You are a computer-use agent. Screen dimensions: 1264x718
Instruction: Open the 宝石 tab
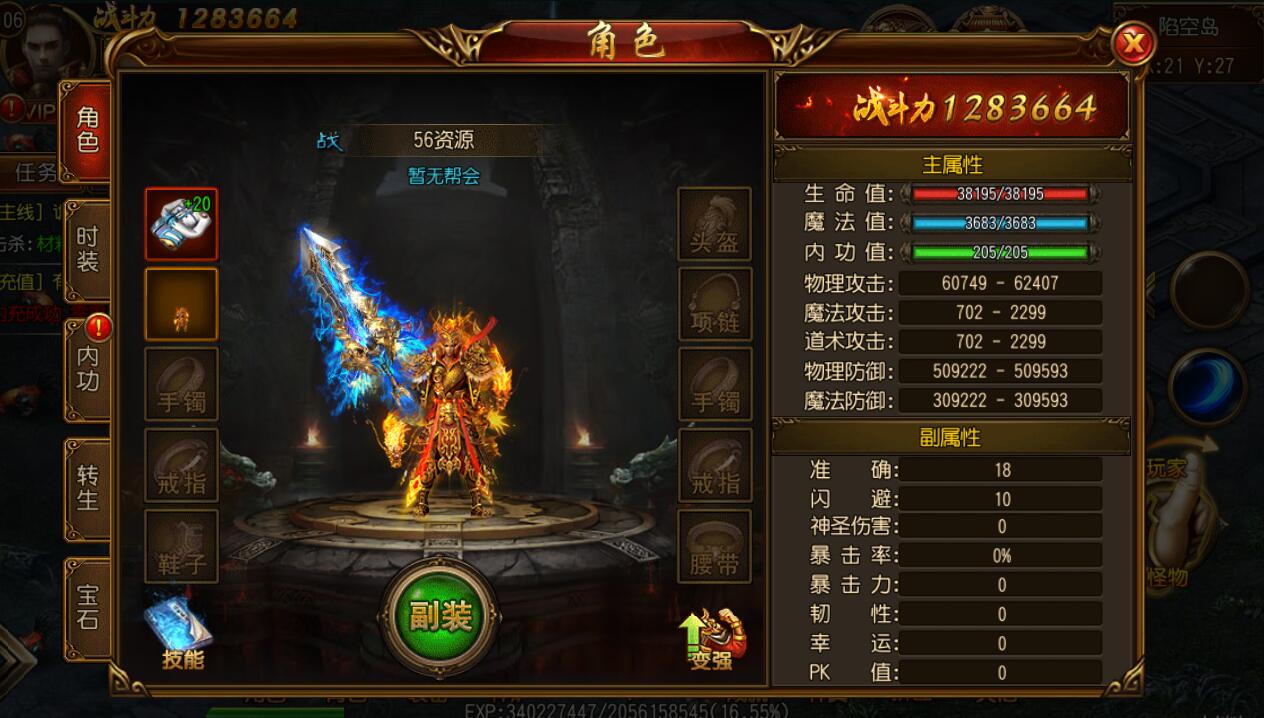tap(87, 607)
